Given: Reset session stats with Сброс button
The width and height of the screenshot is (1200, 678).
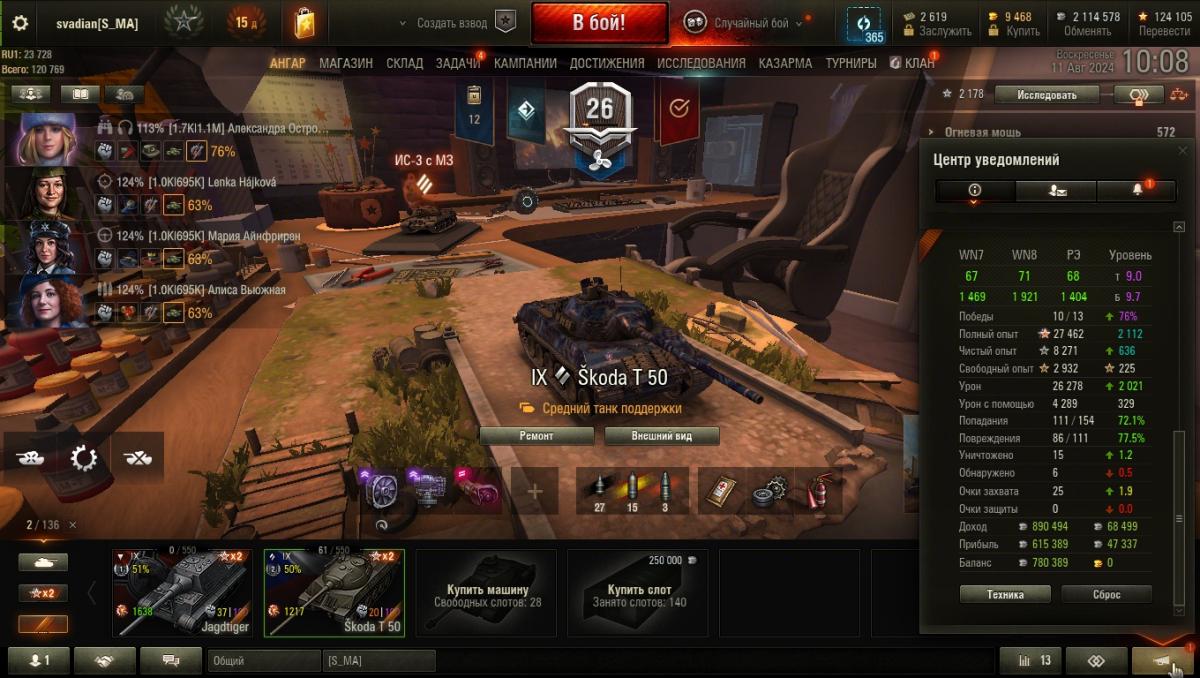Looking at the screenshot, I should coord(1106,594).
